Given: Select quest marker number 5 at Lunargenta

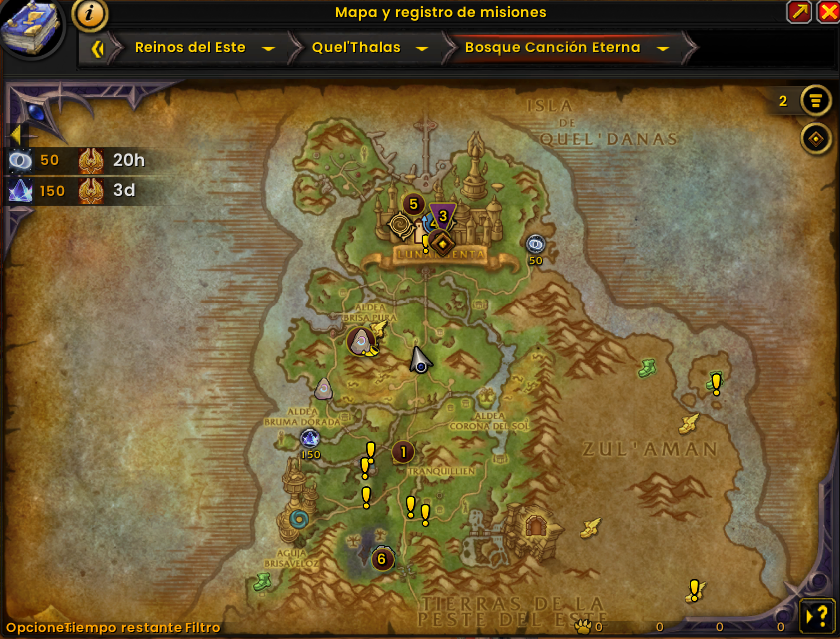Looking at the screenshot, I should (411, 204).
